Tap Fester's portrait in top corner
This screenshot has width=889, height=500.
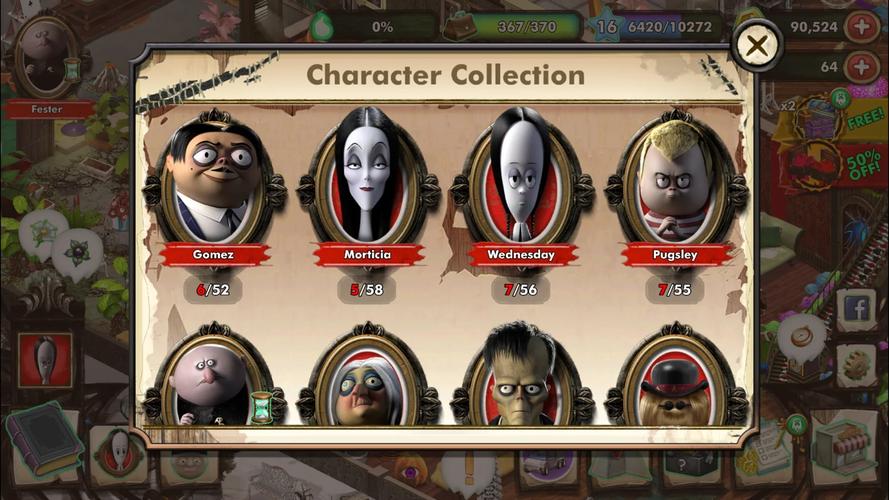pos(45,58)
